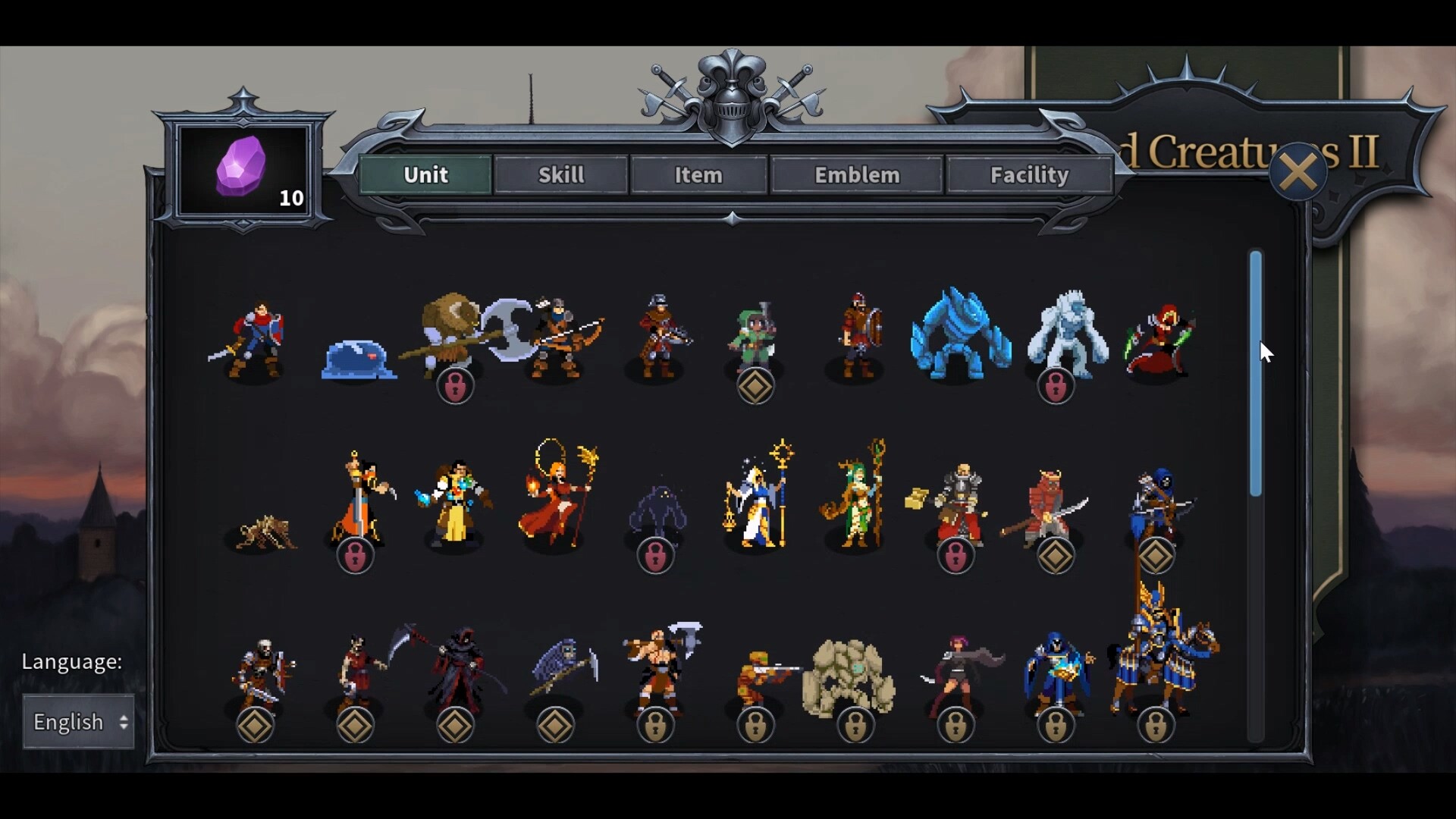Click the diamond unlock icon under the green archer

click(x=755, y=385)
